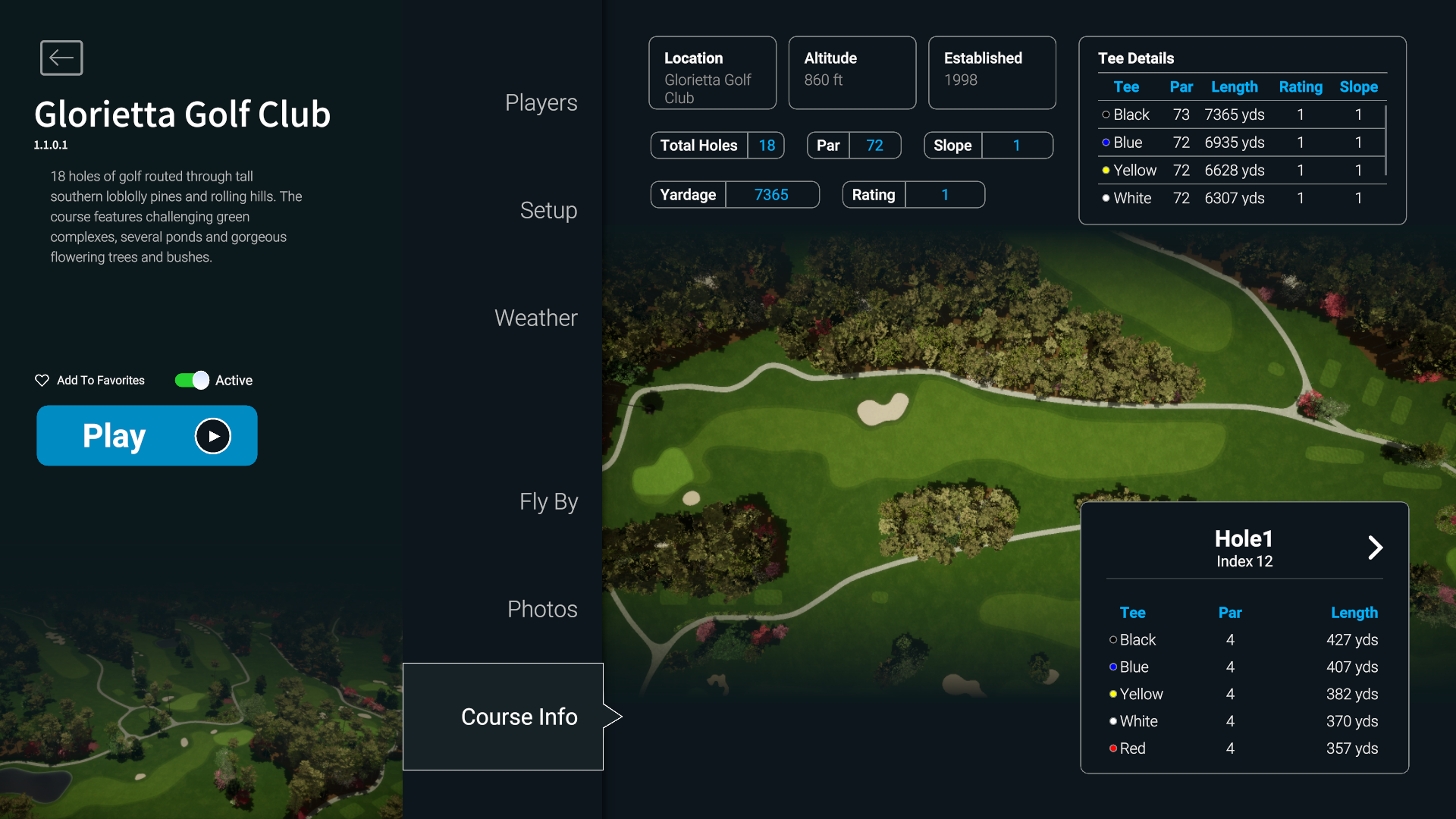The width and height of the screenshot is (1456, 819).
Task: Switch to the Weather section
Action: [x=535, y=318]
